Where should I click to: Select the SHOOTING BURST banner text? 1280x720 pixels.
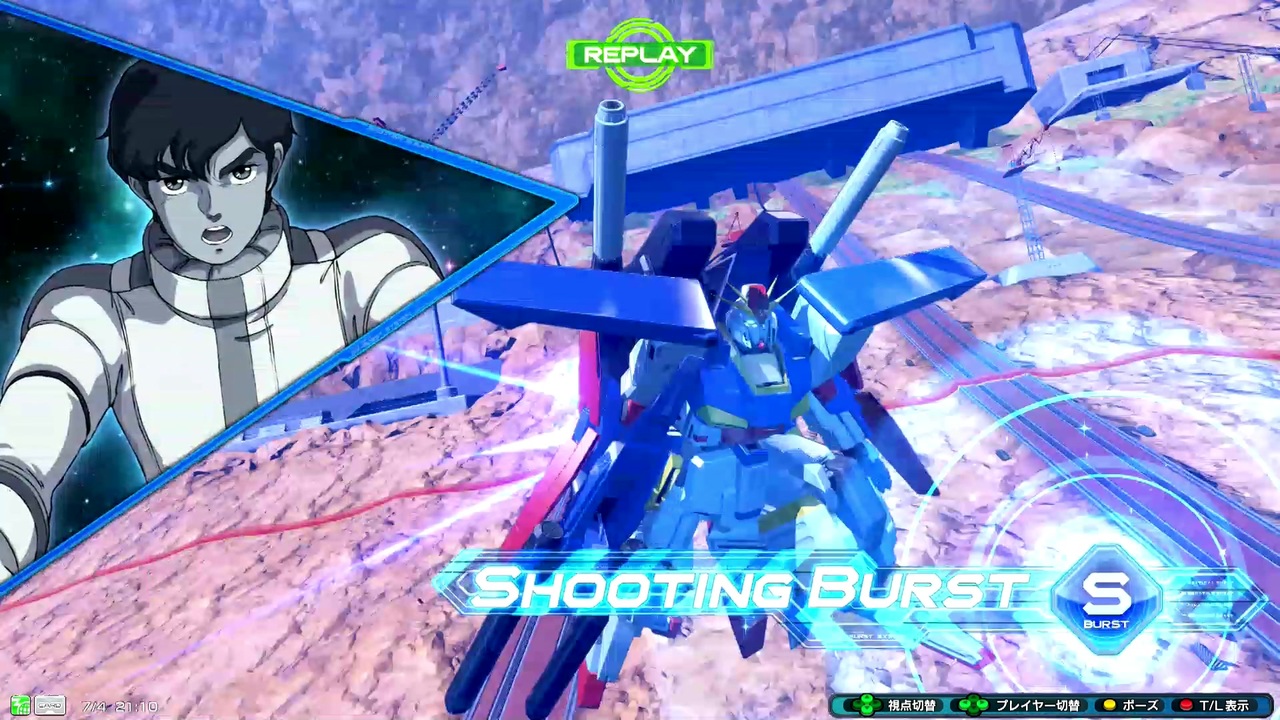click(755, 588)
